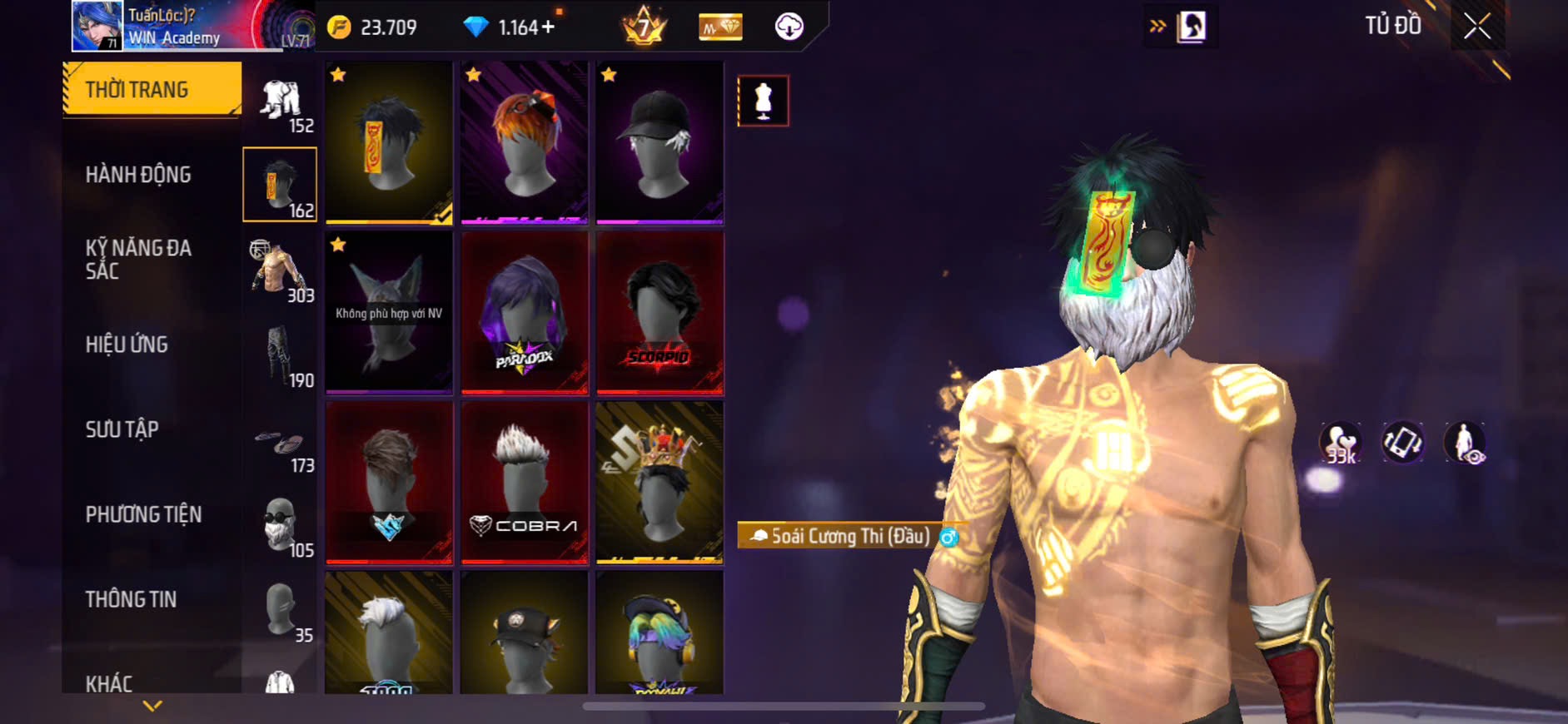
Task: Equip the black cap with white hair
Action: point(660,142)
